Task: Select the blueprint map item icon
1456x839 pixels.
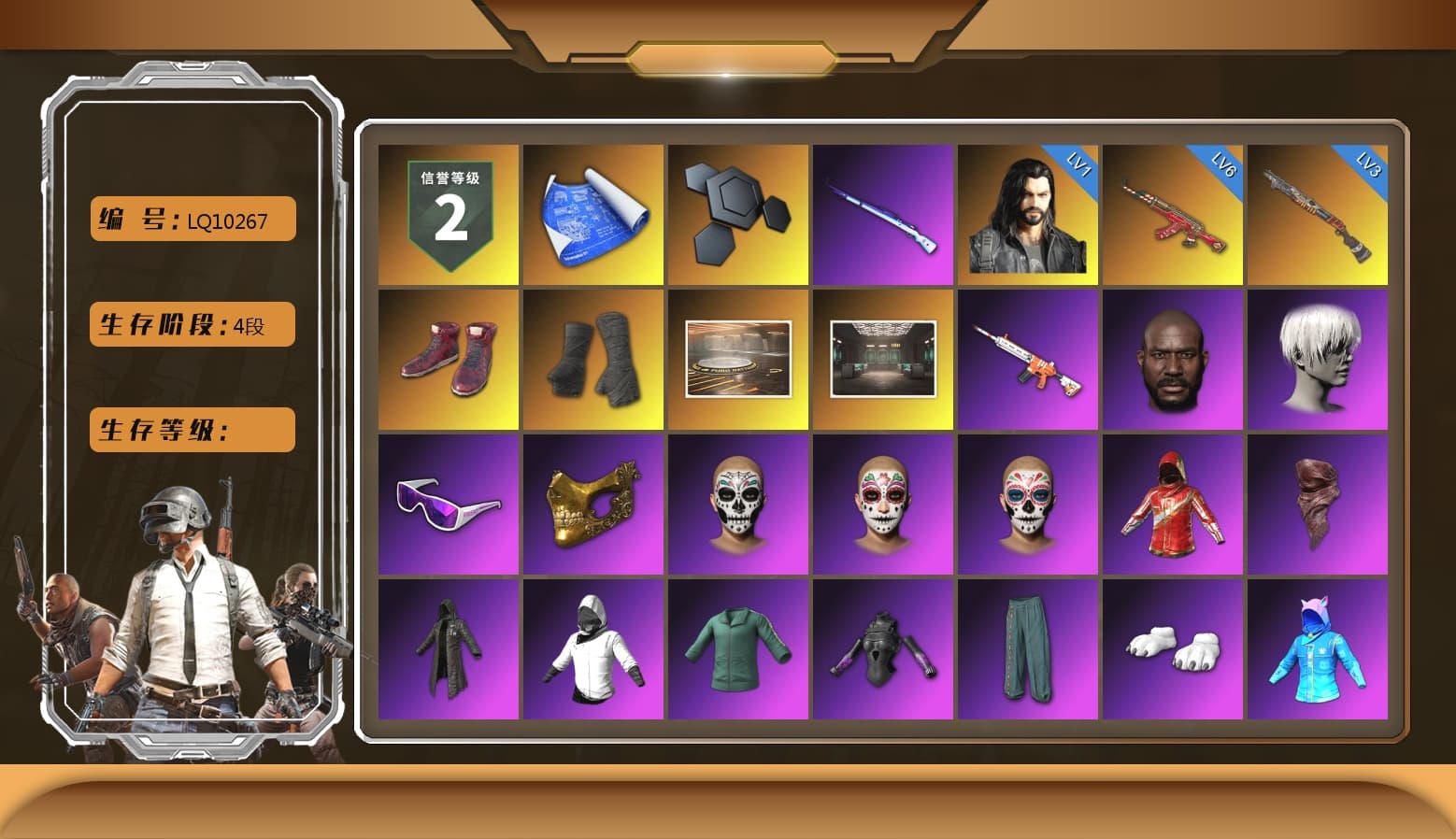Action: [592, 212]
